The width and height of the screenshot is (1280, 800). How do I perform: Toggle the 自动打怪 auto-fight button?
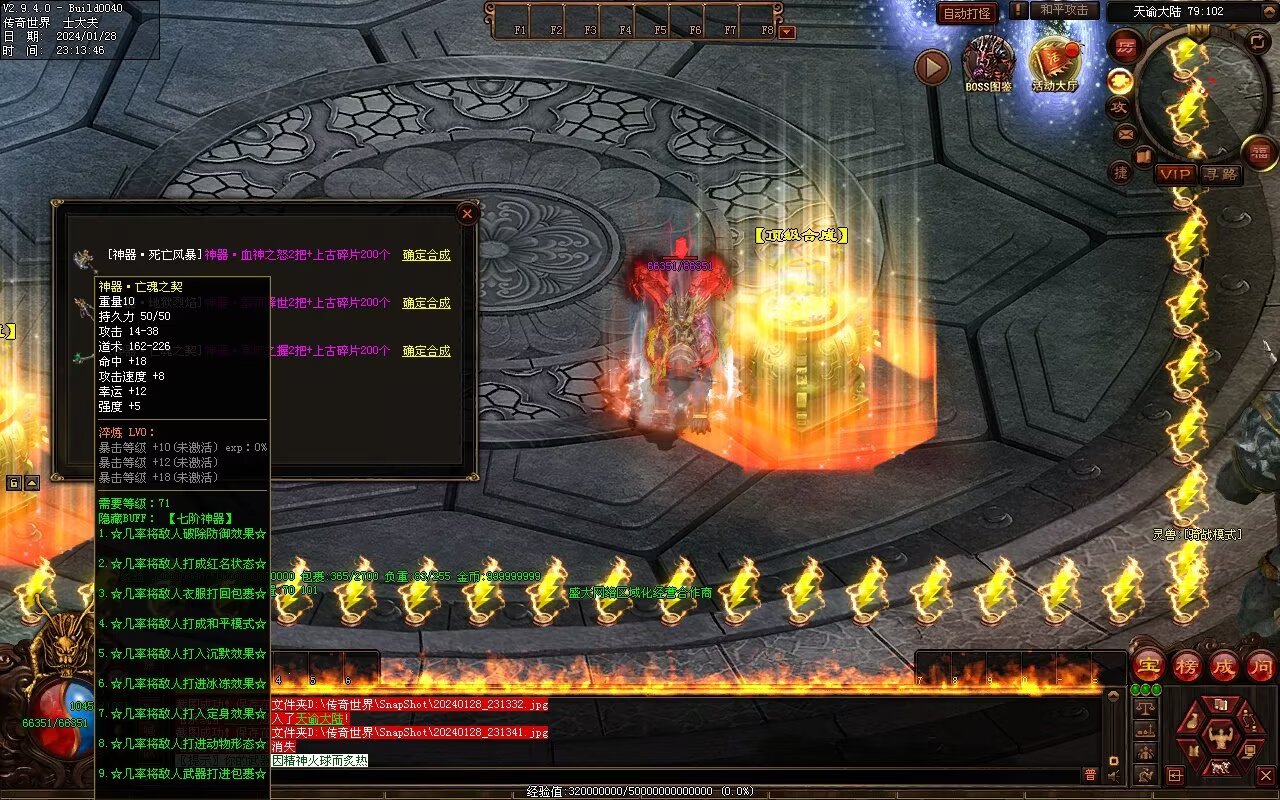point(967,13)
